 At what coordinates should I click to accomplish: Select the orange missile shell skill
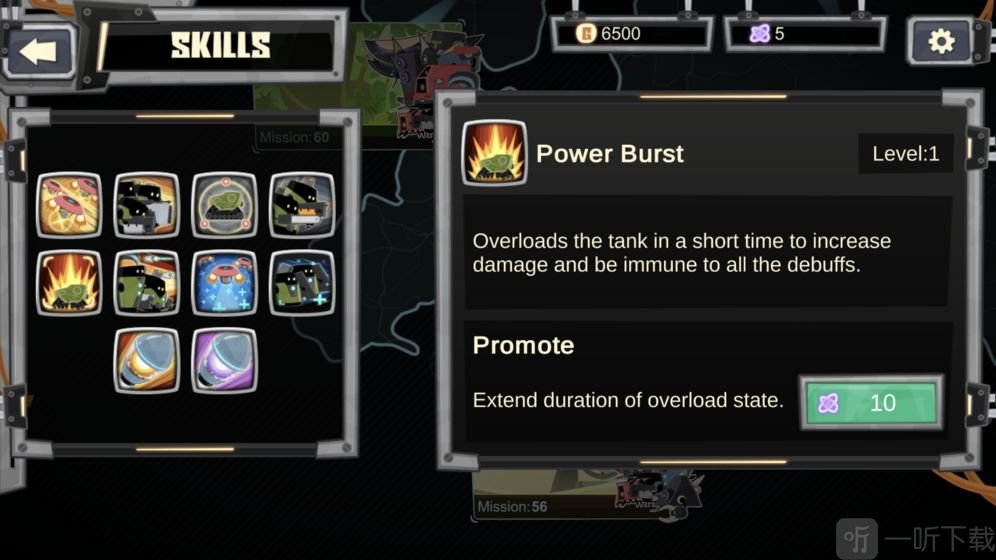pyautogui.click(x=147, y=360)
